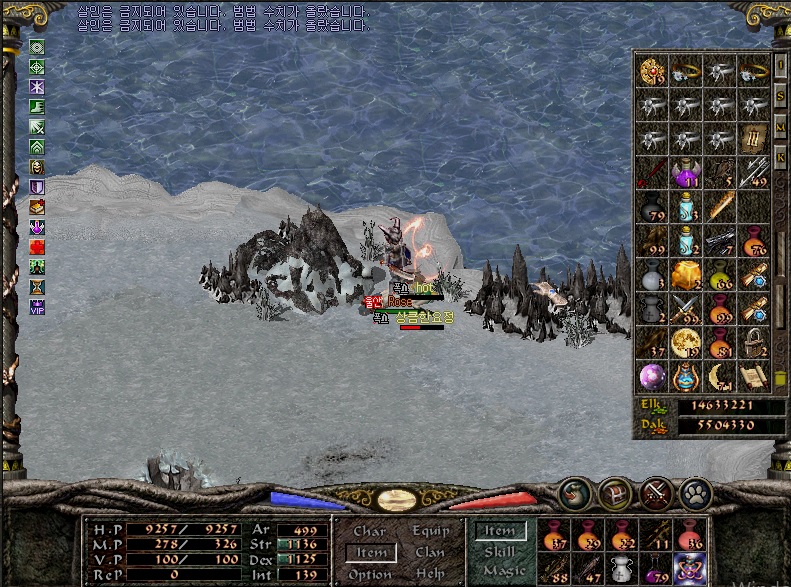
Task: Select the purple crystal orb in inventory
Action: tap(652, 375)
